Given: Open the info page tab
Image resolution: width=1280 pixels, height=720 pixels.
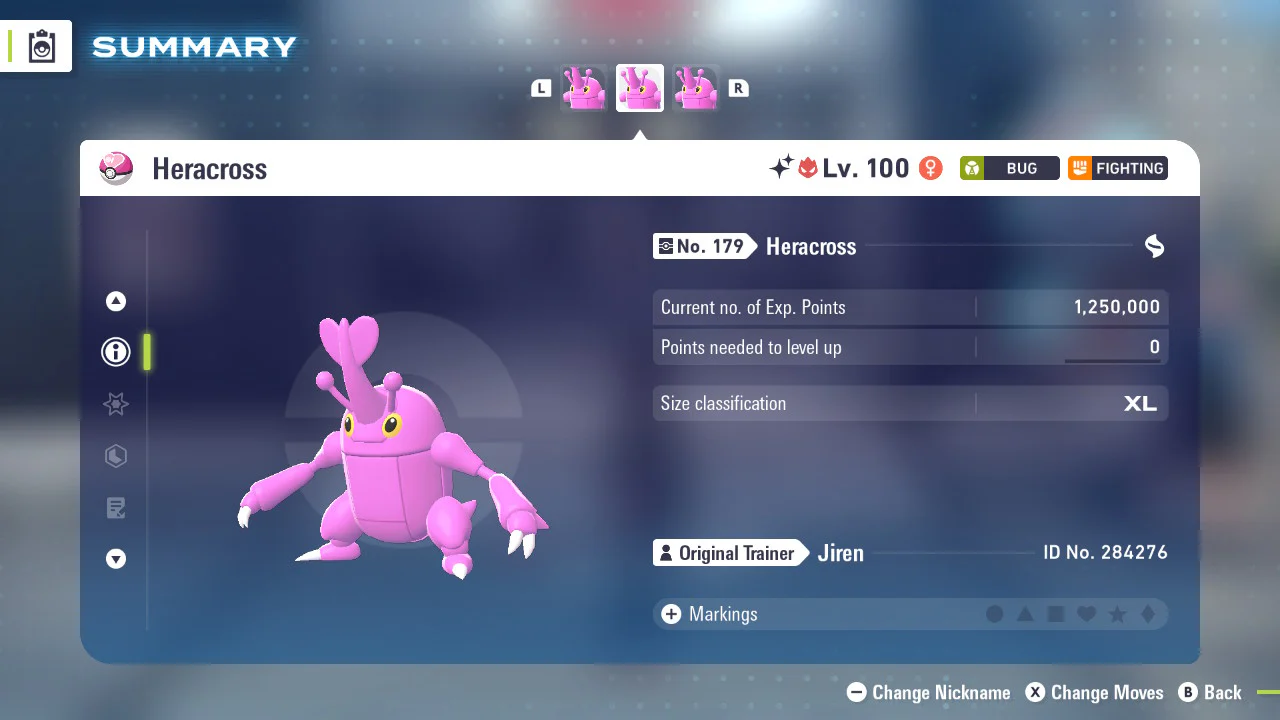Looking at the screenshot, I should [x=116, y=352].
